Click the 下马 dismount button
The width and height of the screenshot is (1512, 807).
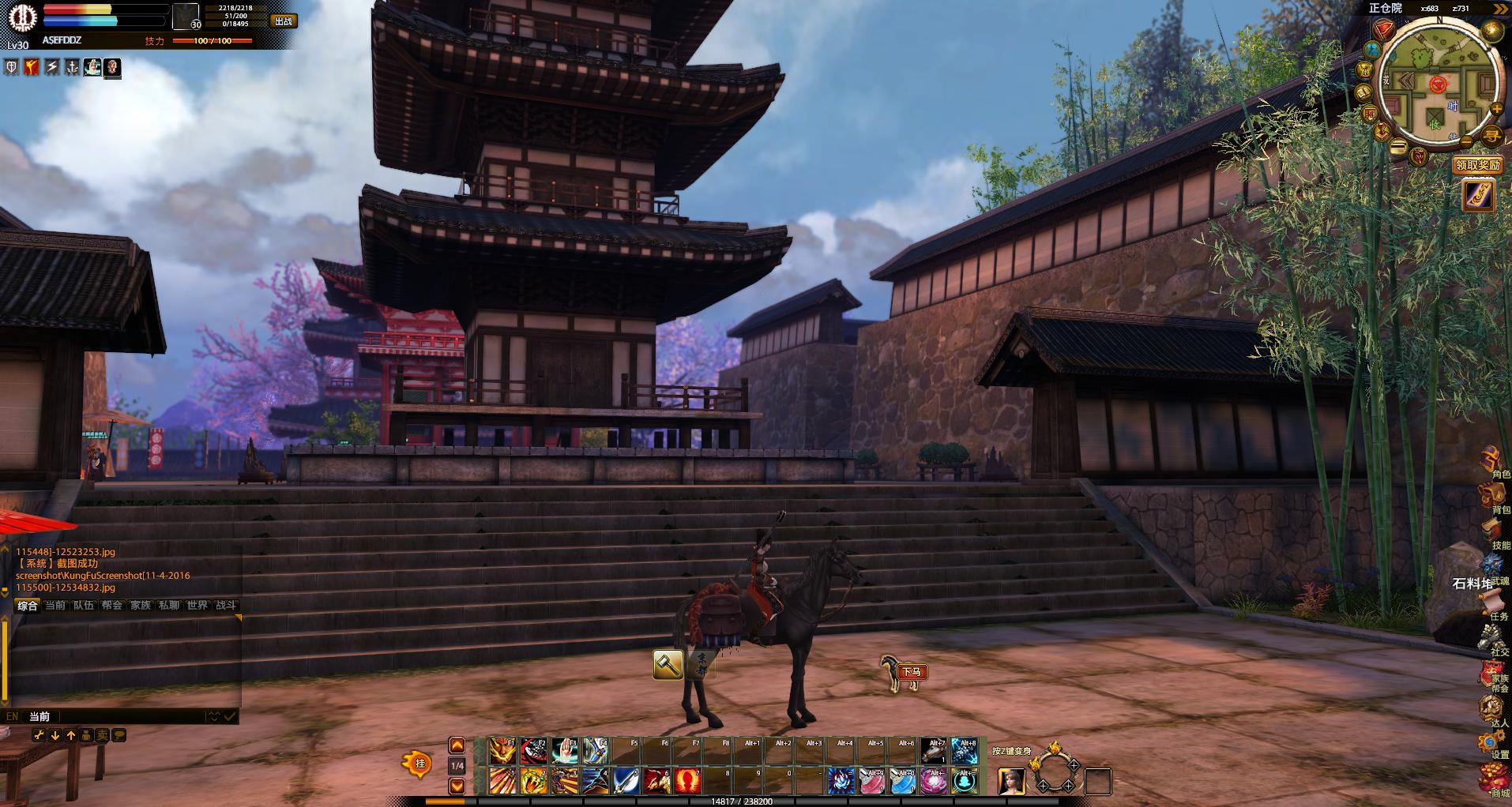pyautogui.click(x=912, y=672)
